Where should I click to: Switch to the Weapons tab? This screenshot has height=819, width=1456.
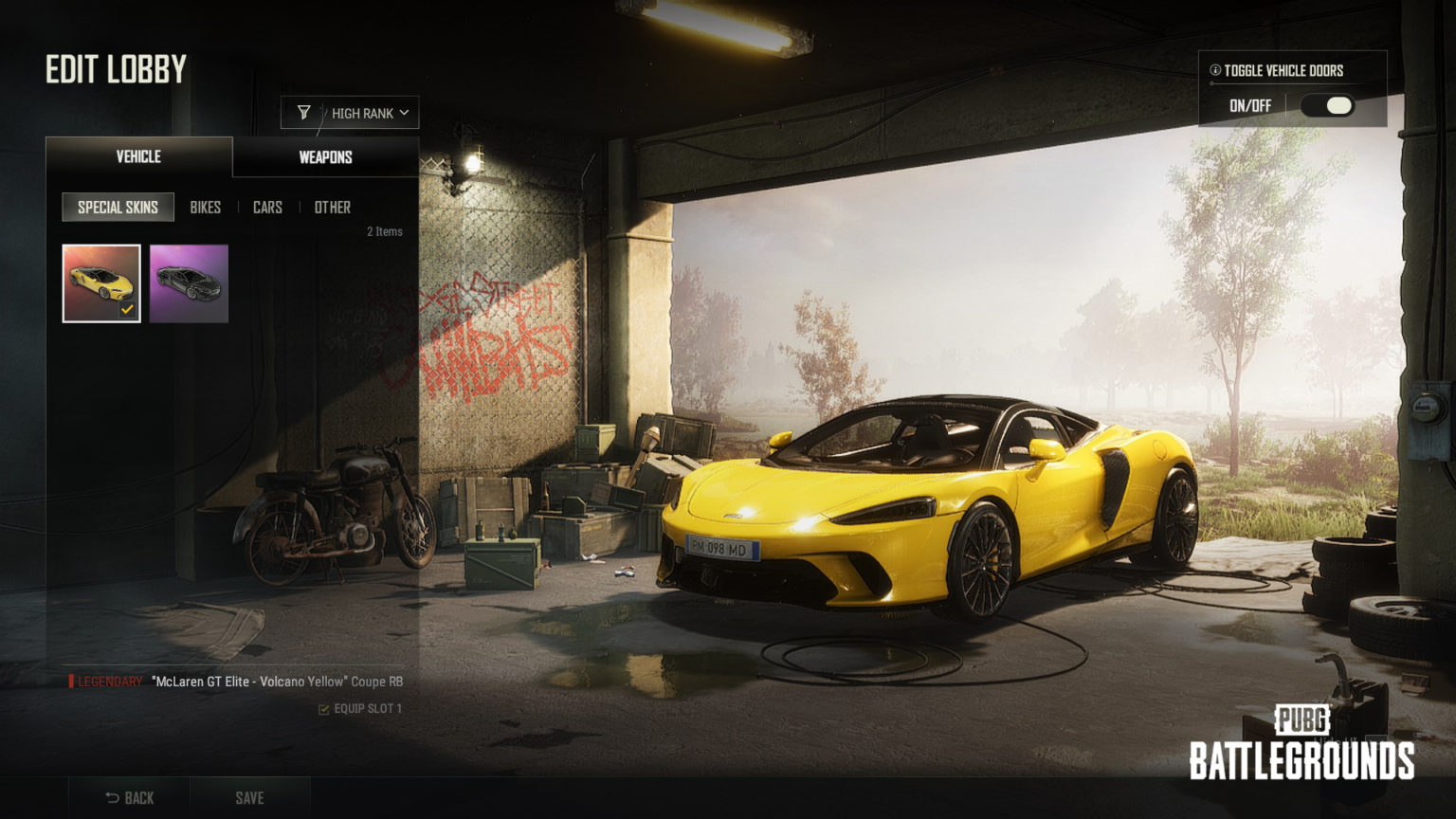(325, 157)
